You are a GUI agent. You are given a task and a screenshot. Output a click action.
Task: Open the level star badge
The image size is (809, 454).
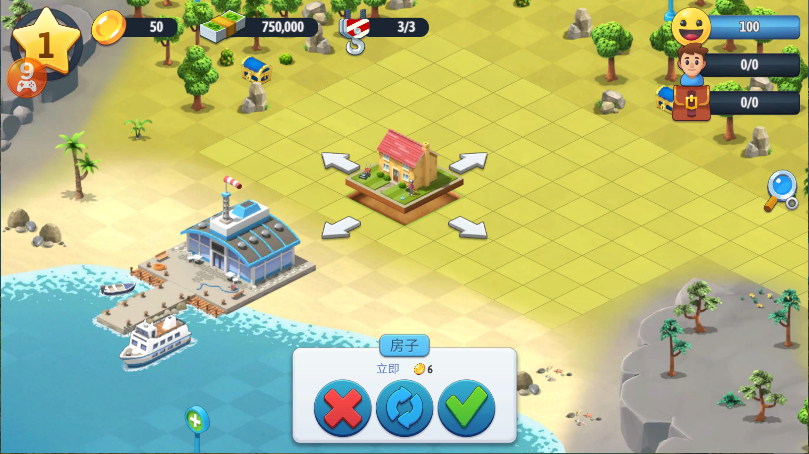(x=45, y=40)
